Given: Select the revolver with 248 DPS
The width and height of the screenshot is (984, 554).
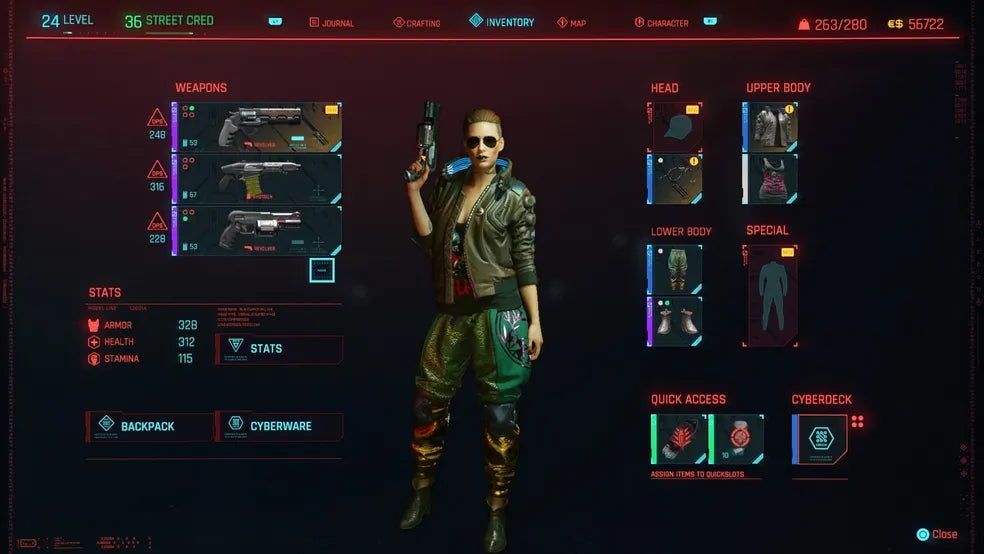Looking at the screenshot, I should tap(258, 127).
